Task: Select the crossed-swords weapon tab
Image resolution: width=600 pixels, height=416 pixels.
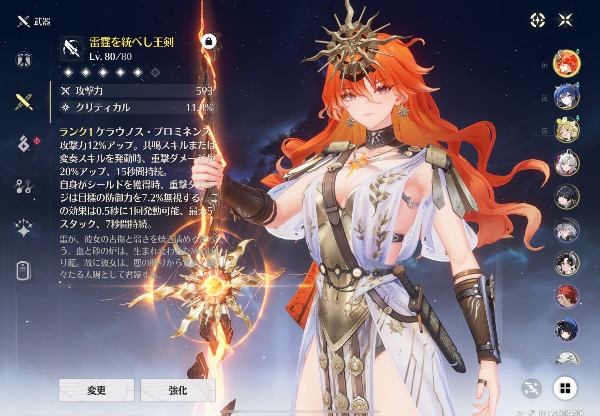Action: [22, 101]
